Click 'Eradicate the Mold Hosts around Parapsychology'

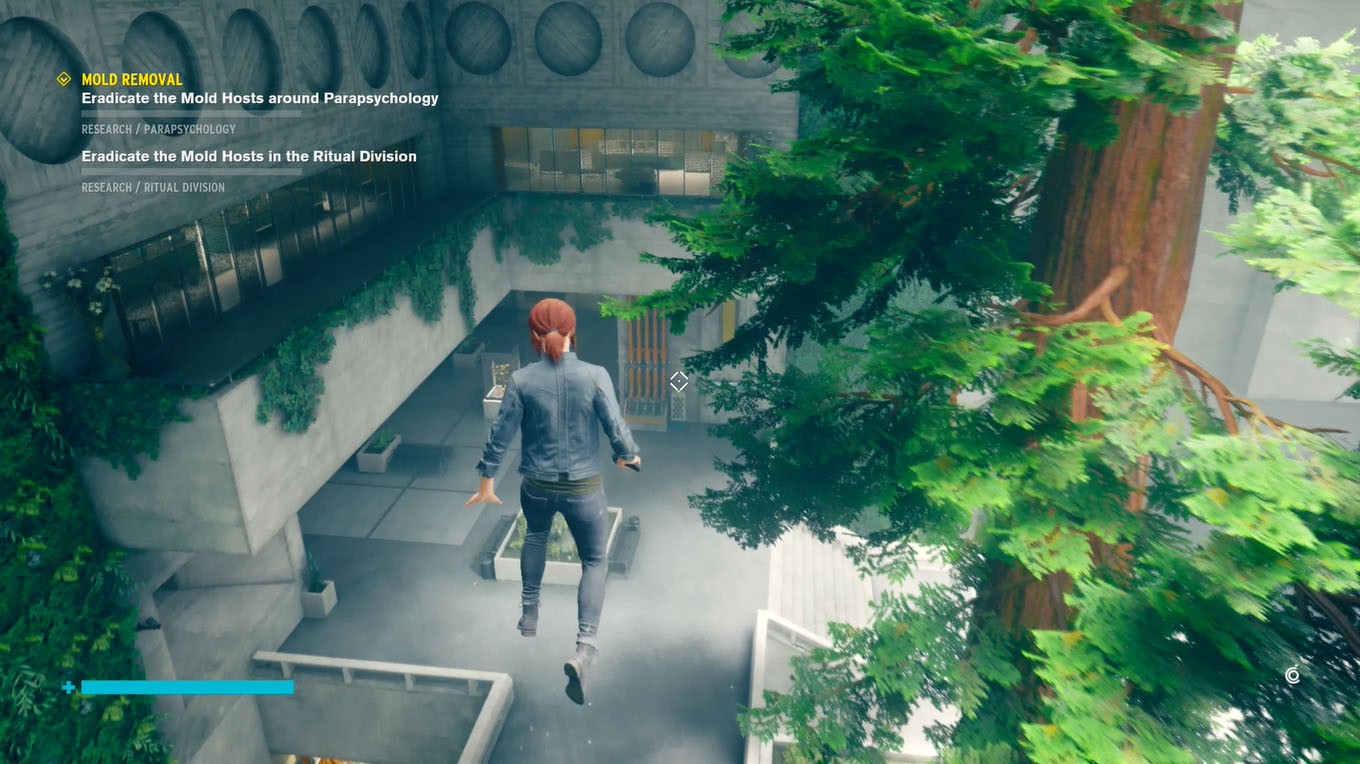(x=260, y=97)
